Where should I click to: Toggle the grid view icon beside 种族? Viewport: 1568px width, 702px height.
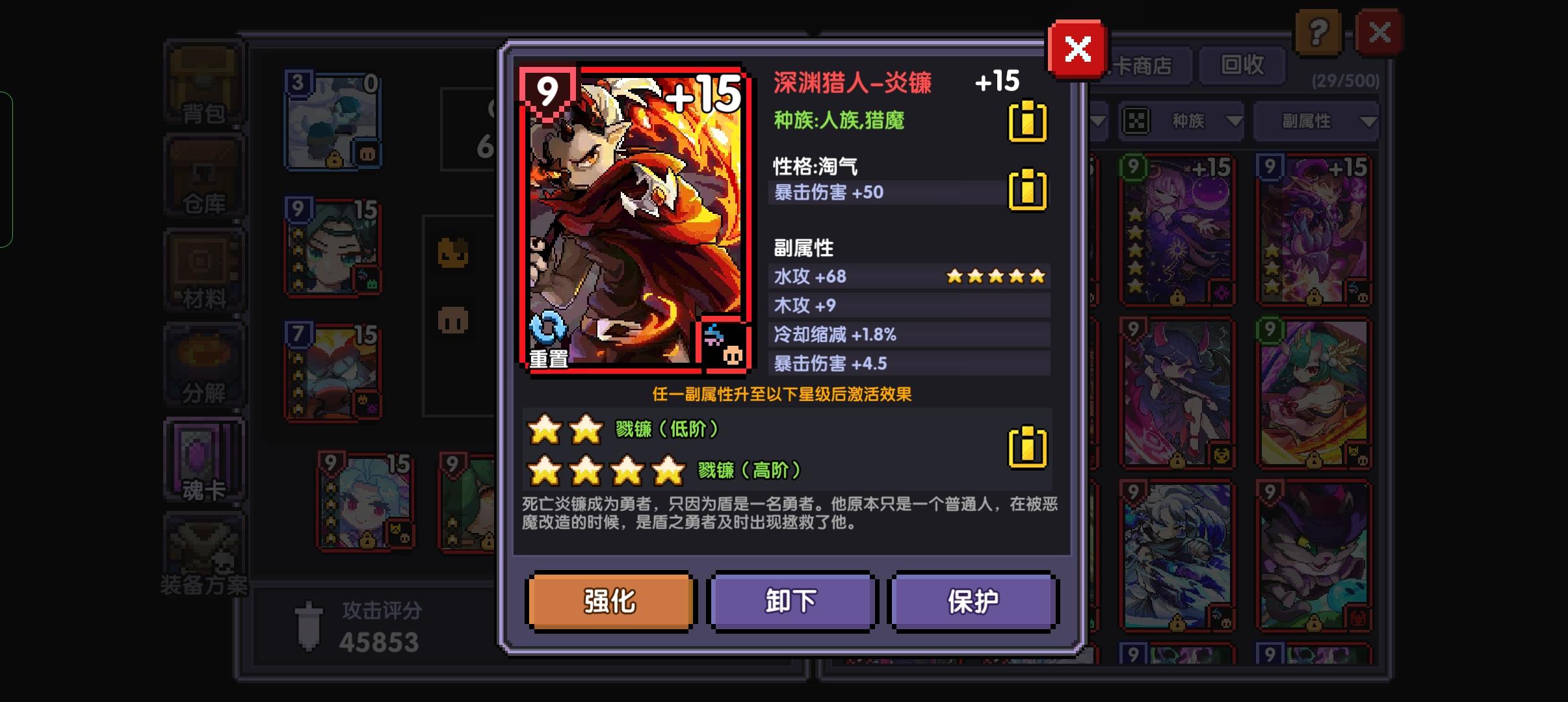click(x=1136, y=122)
